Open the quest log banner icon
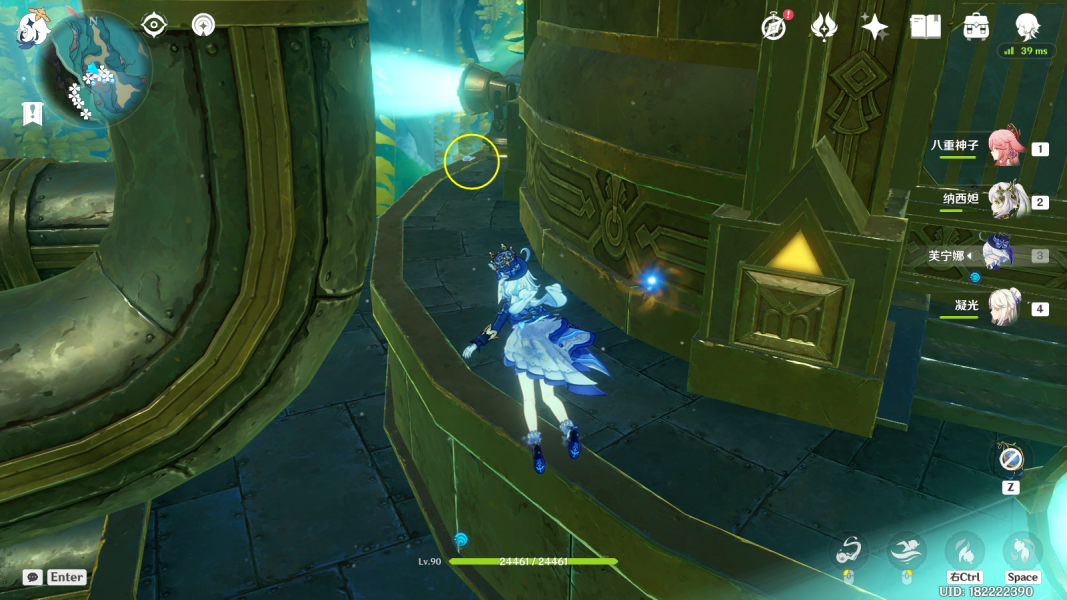 pyautogui.click(x=33, y=113)
